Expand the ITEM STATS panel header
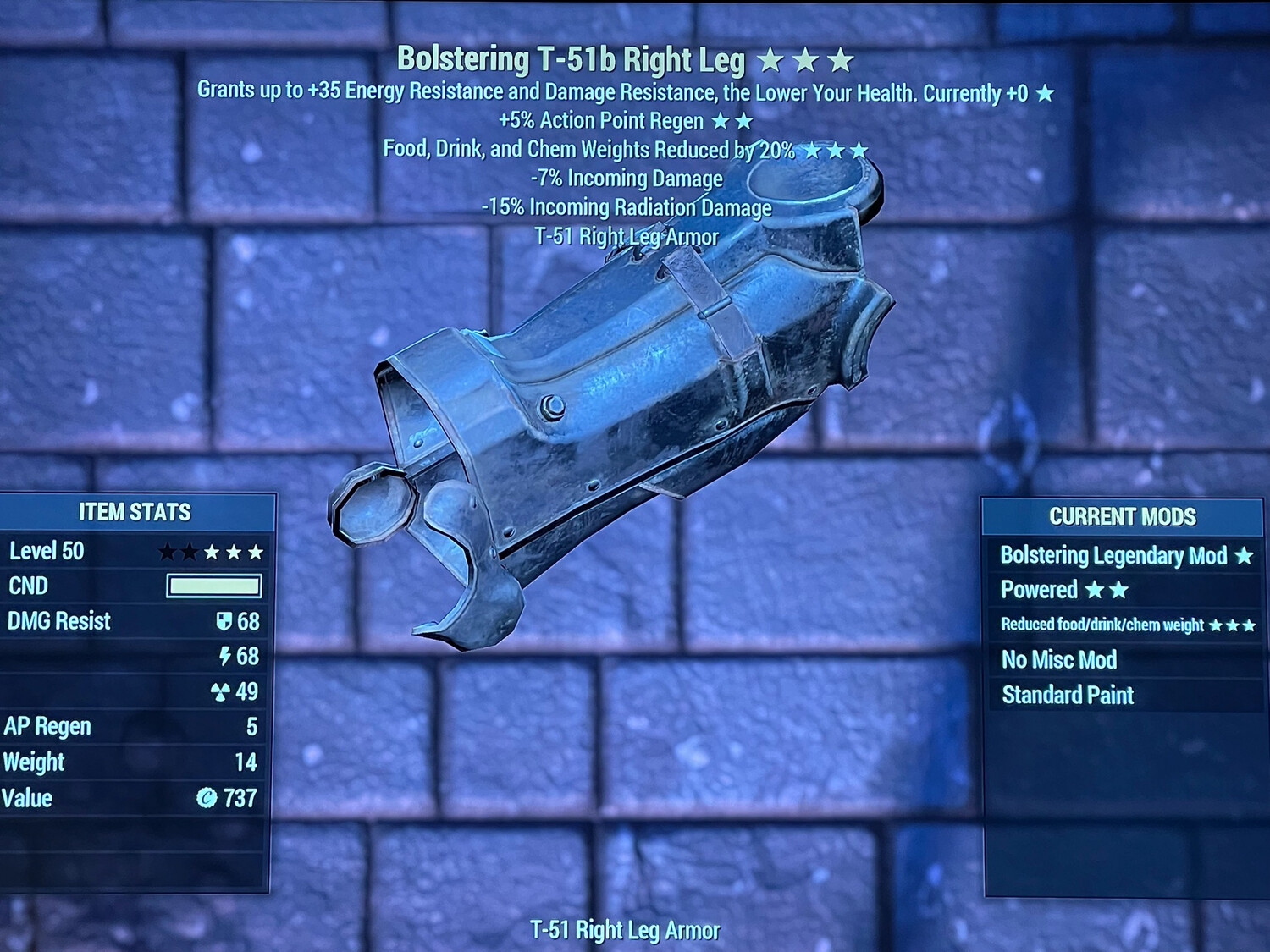 pos(134,512)
